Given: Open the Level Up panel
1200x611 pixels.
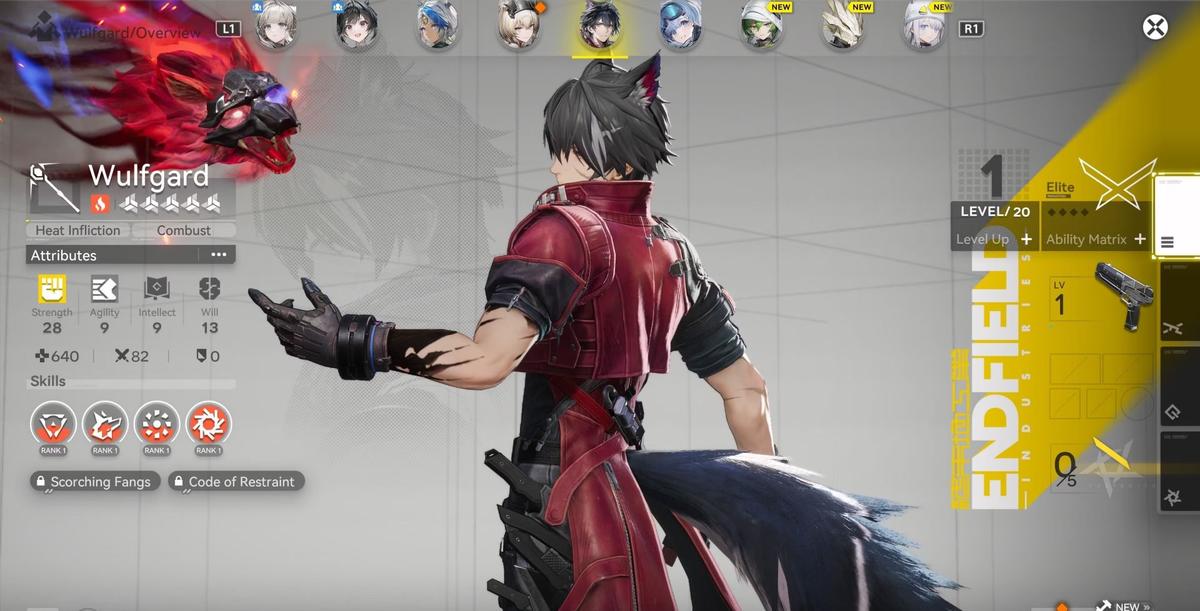Looking at the screenshot, I should 993,239.
